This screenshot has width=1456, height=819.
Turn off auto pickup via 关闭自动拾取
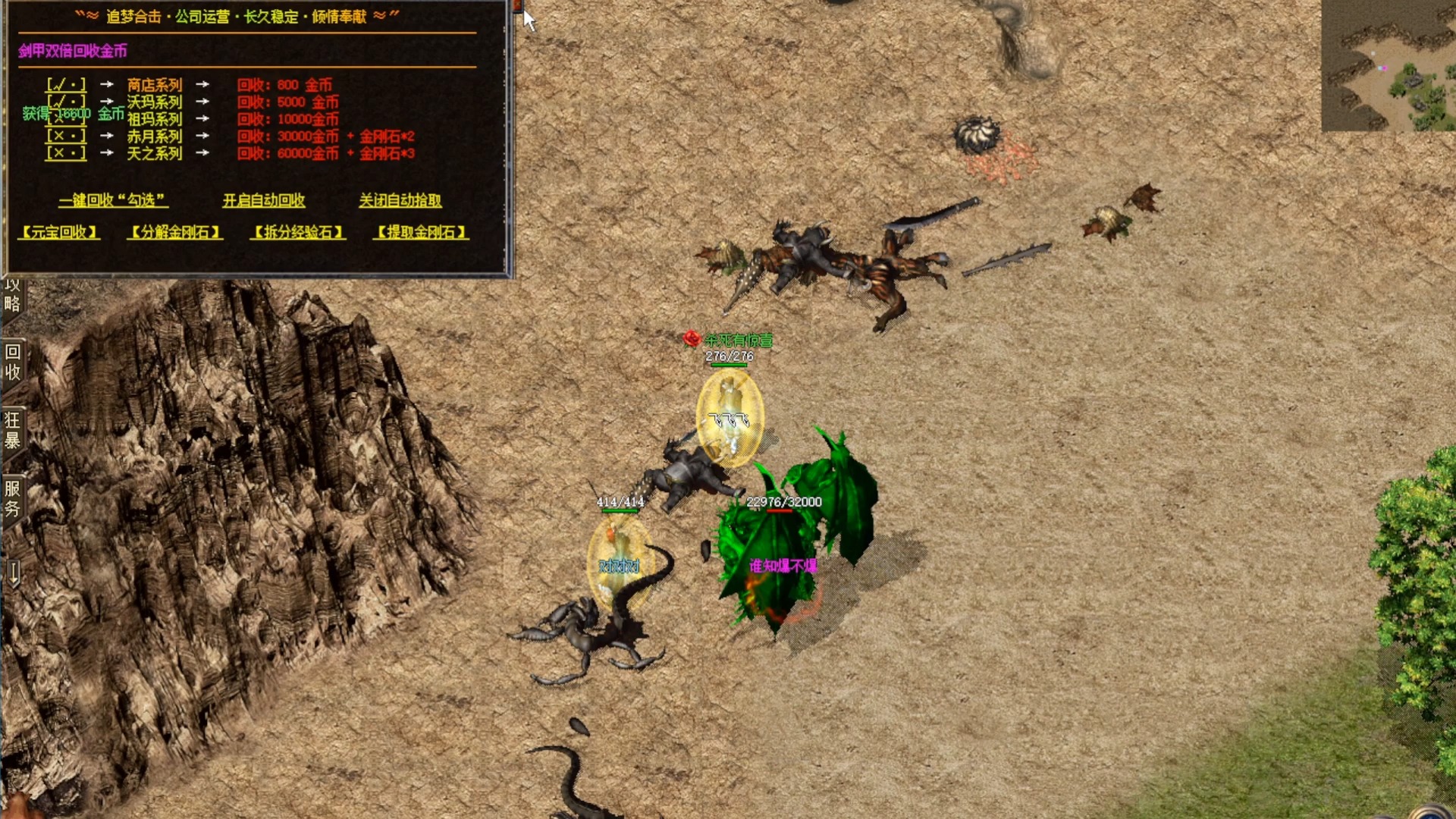point(400,200)
